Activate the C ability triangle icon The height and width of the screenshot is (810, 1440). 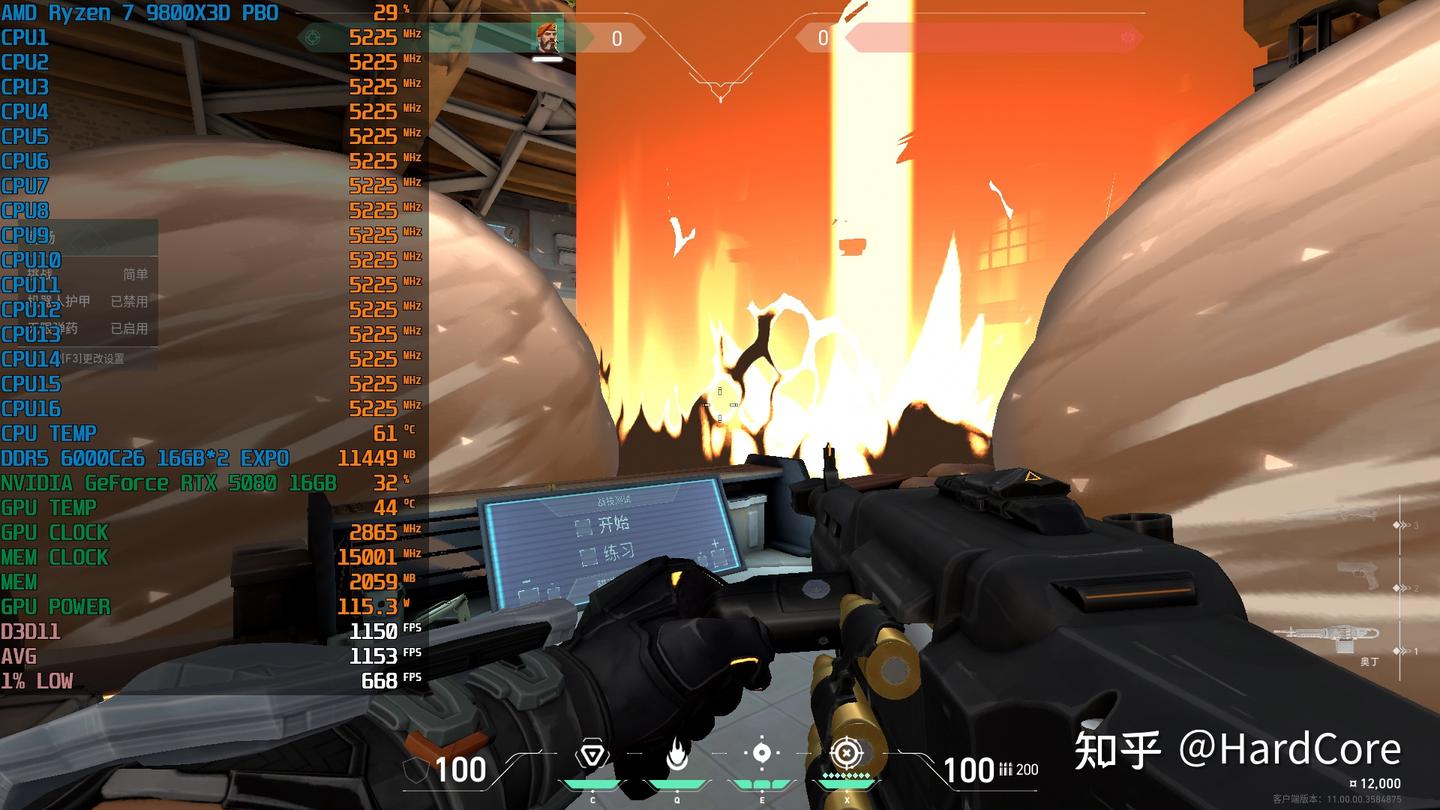tap(593, 755)
